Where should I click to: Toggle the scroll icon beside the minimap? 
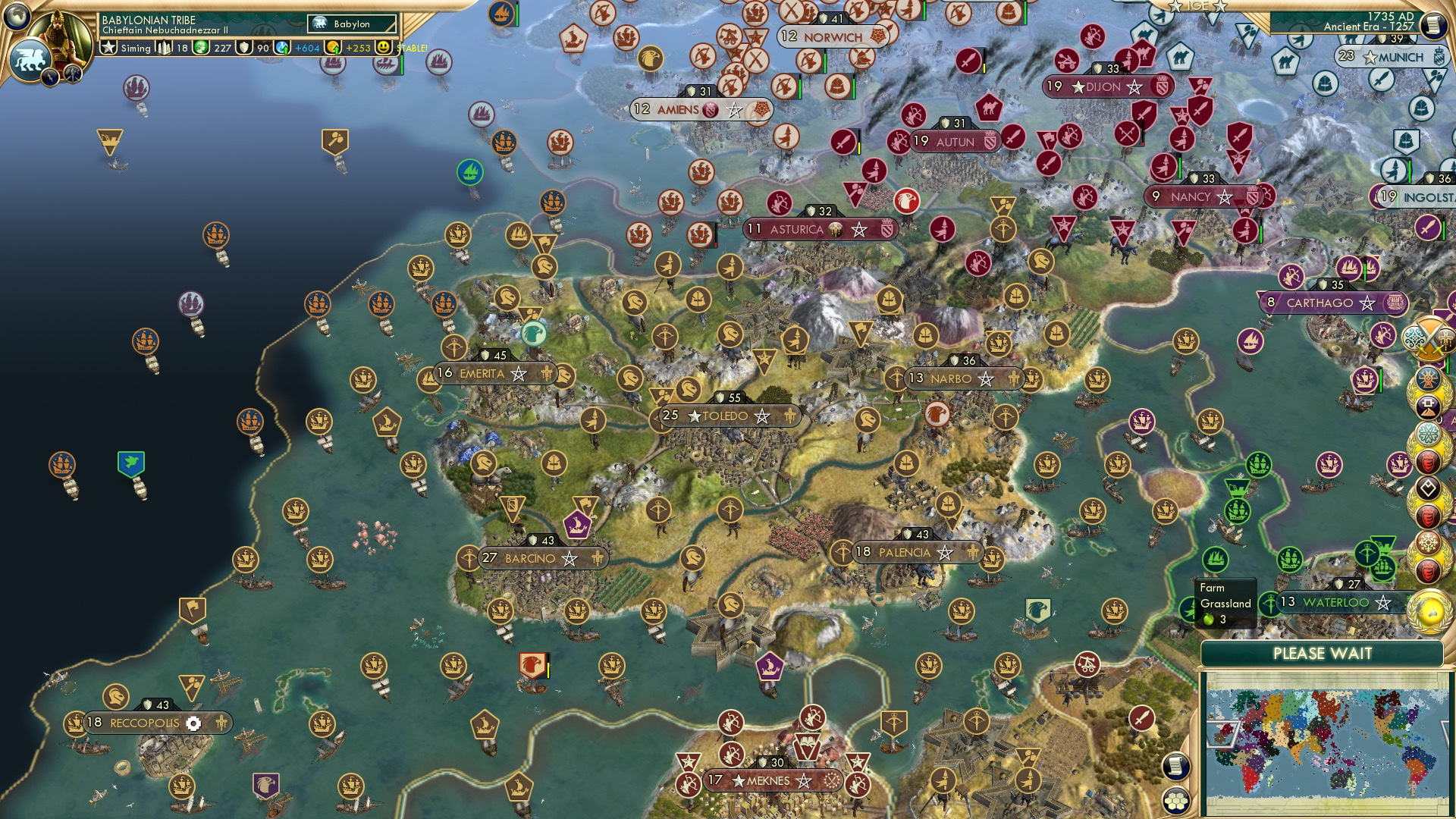[1176, 767]
